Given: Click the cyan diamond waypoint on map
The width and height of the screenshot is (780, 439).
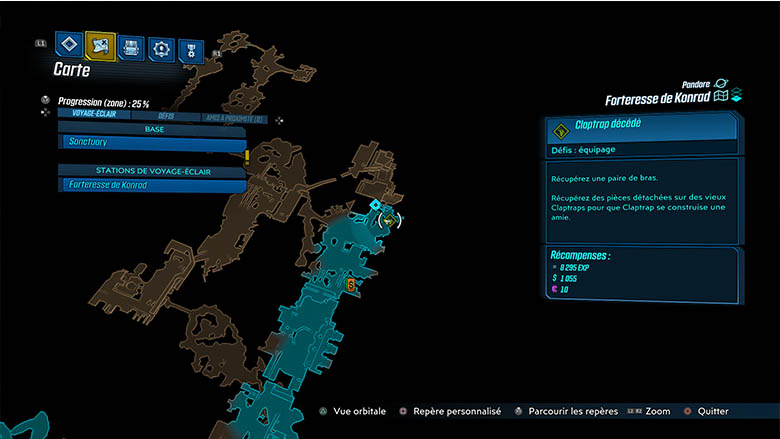Looking at the screenshot, I should (x=375, y=205).
